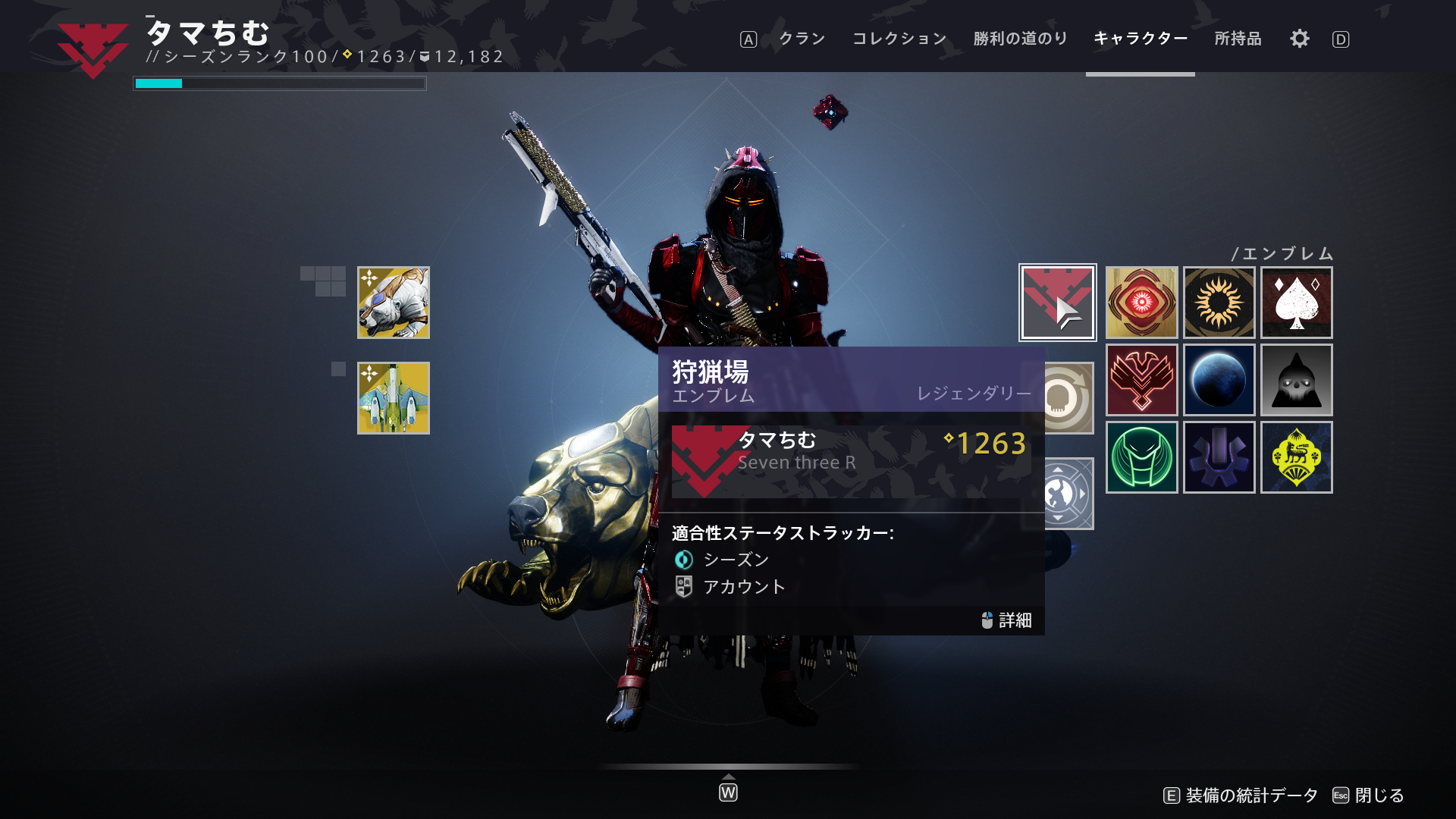Screen dimensions: 1456x819
Task: Equip the Ace of Spades emblem
Action: tap(1297, 302)
